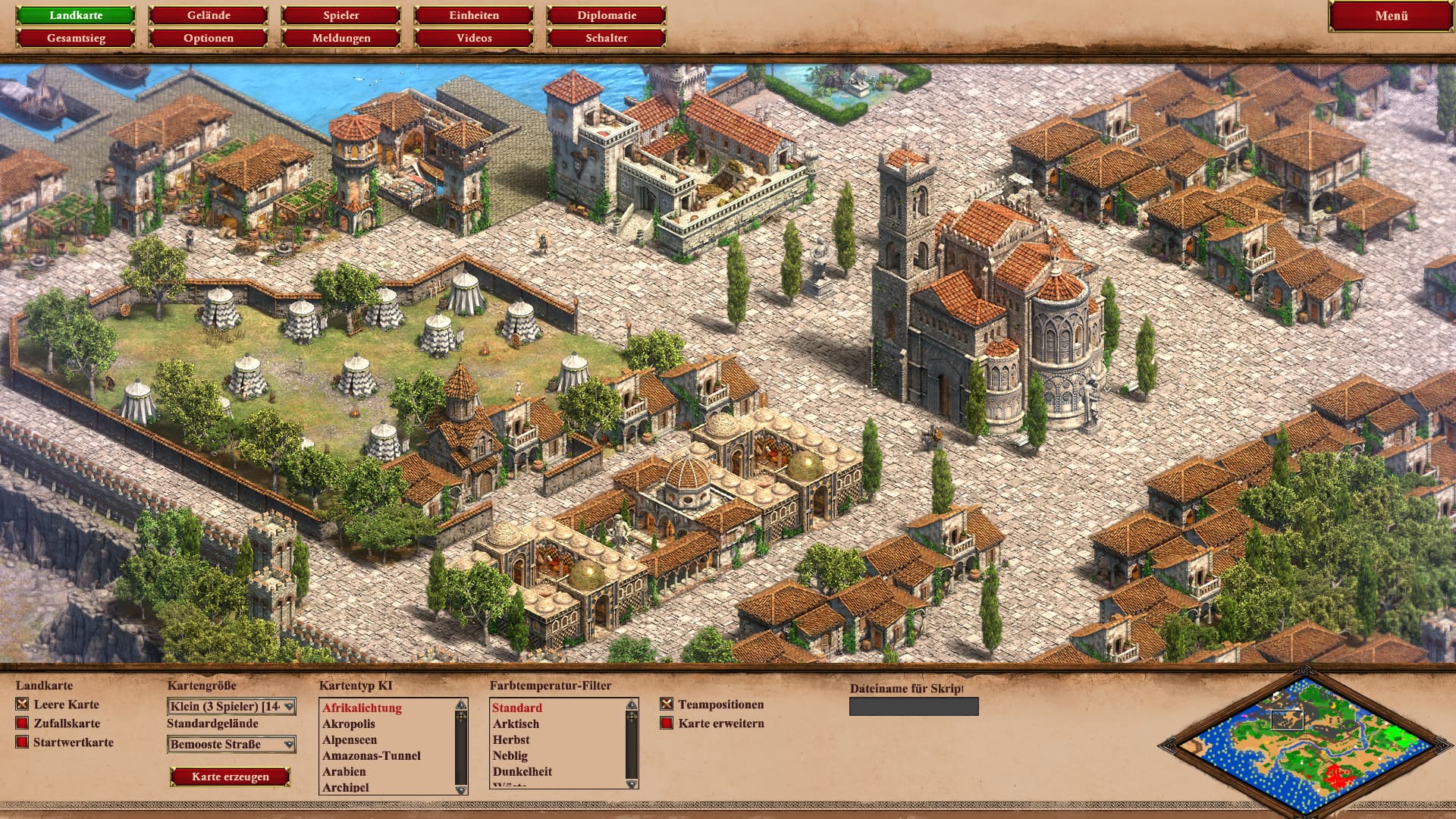1456x819 pixels.
Task: Switch to the Spieler tab
Action: [341, 15]
